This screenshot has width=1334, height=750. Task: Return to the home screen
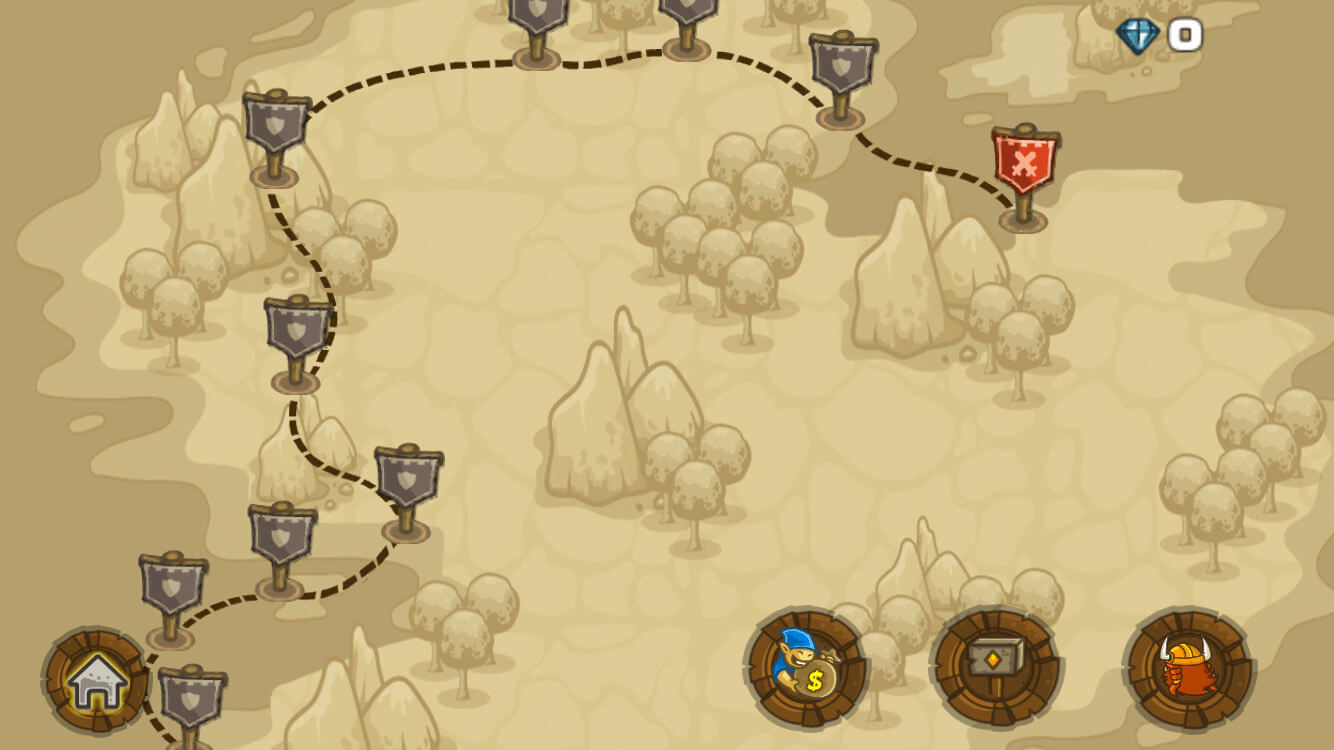point(95,682)
